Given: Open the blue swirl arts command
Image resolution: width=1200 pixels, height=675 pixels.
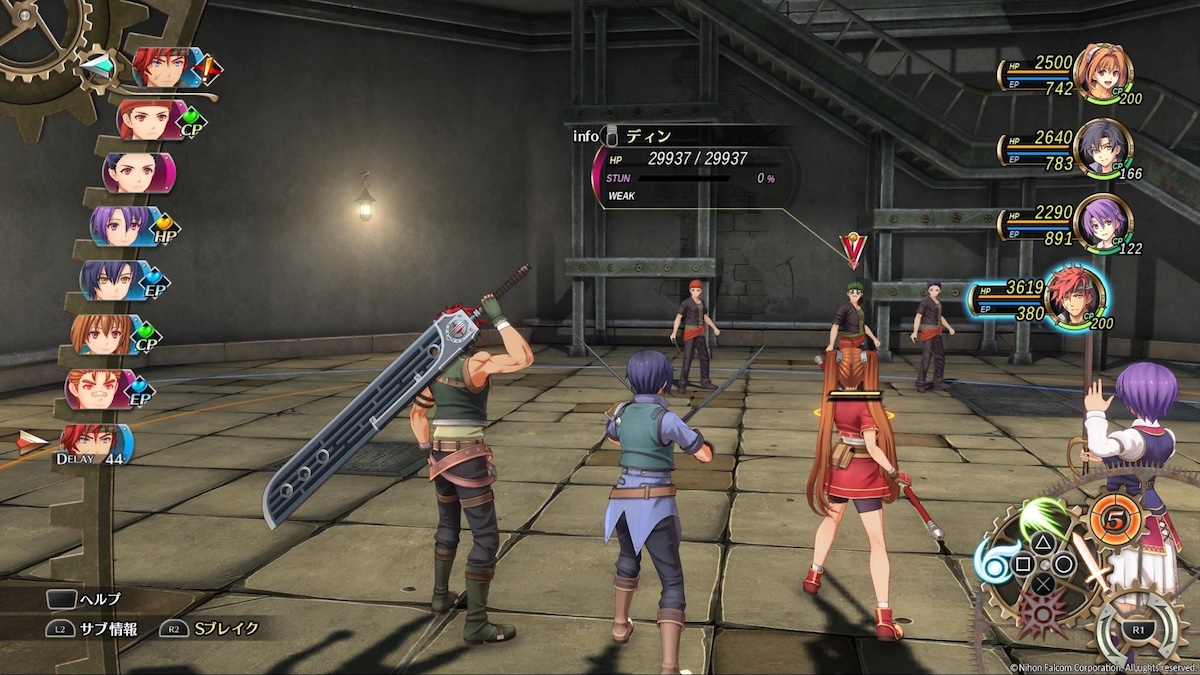Looking at the screenshot, I should [x=993, y=567].
